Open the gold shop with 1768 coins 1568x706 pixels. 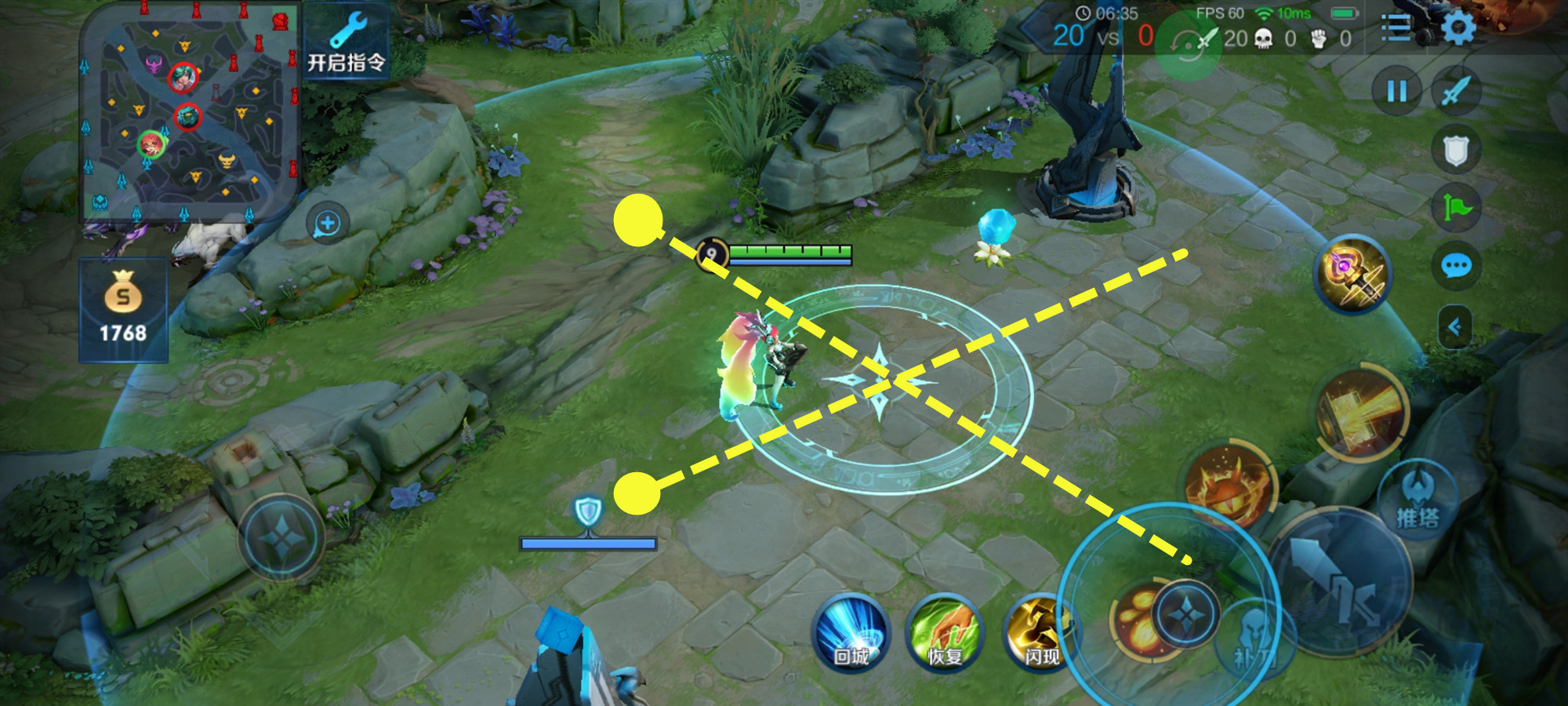(123, 310)
